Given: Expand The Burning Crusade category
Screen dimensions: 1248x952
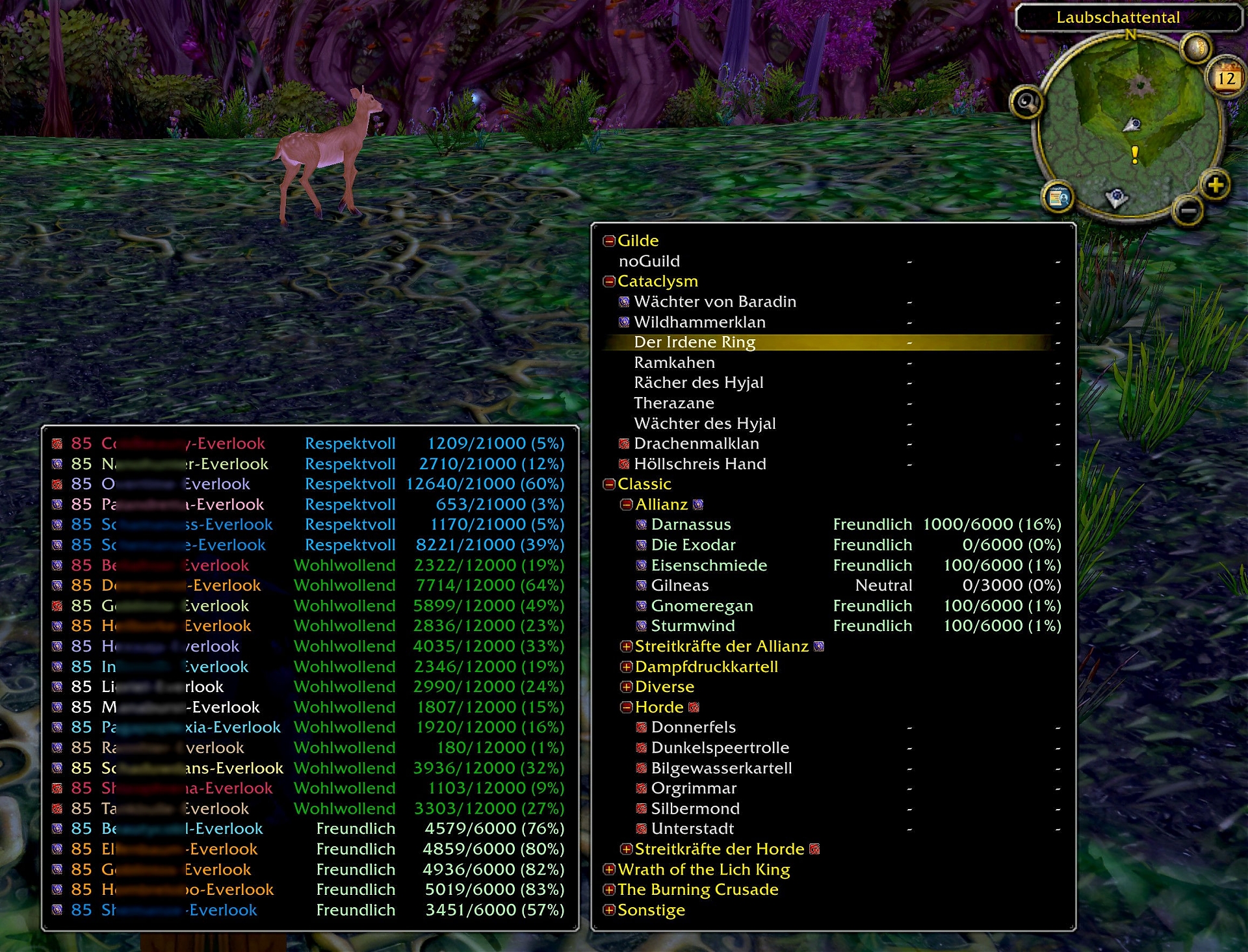Looking at the screenshot, I should (x=609, y=890).
